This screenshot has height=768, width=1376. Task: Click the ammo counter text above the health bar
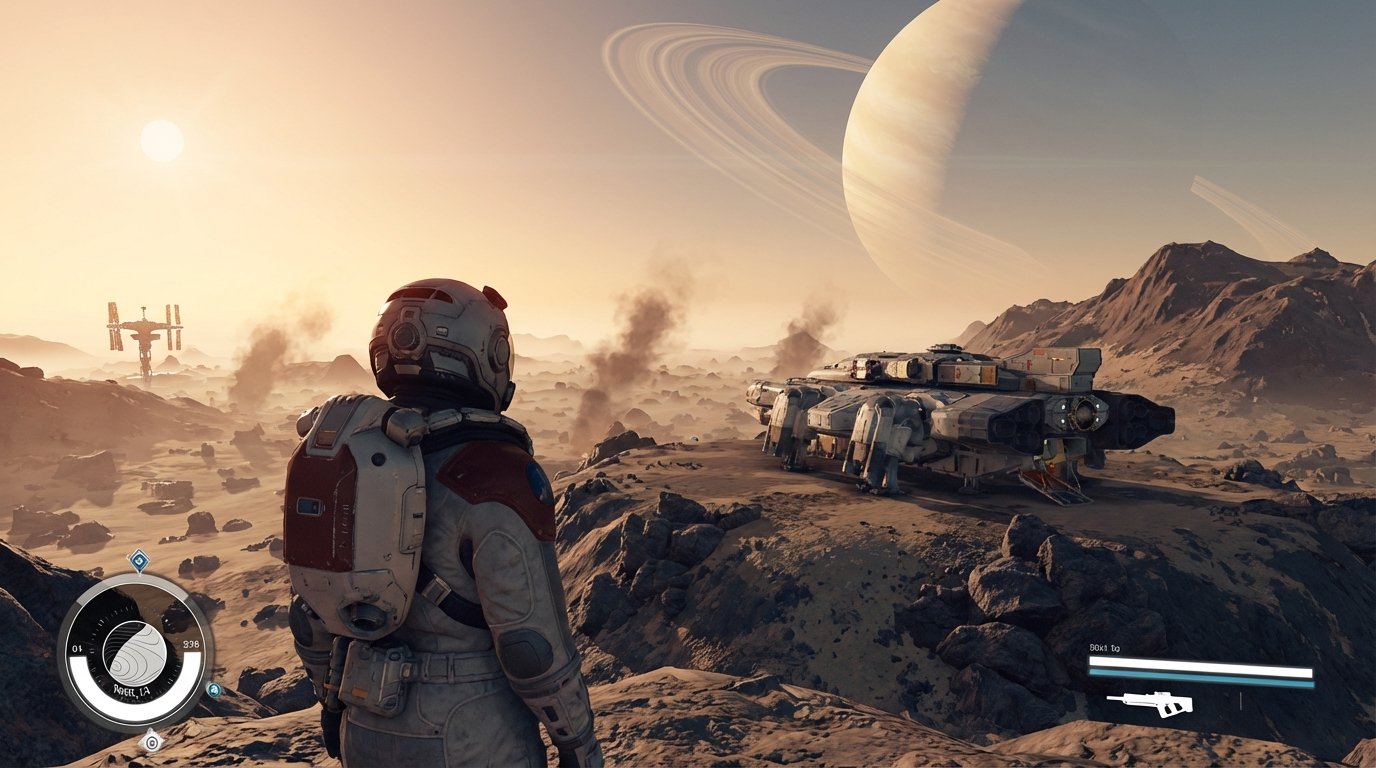pyautogui.click(x=1104, y=647)
